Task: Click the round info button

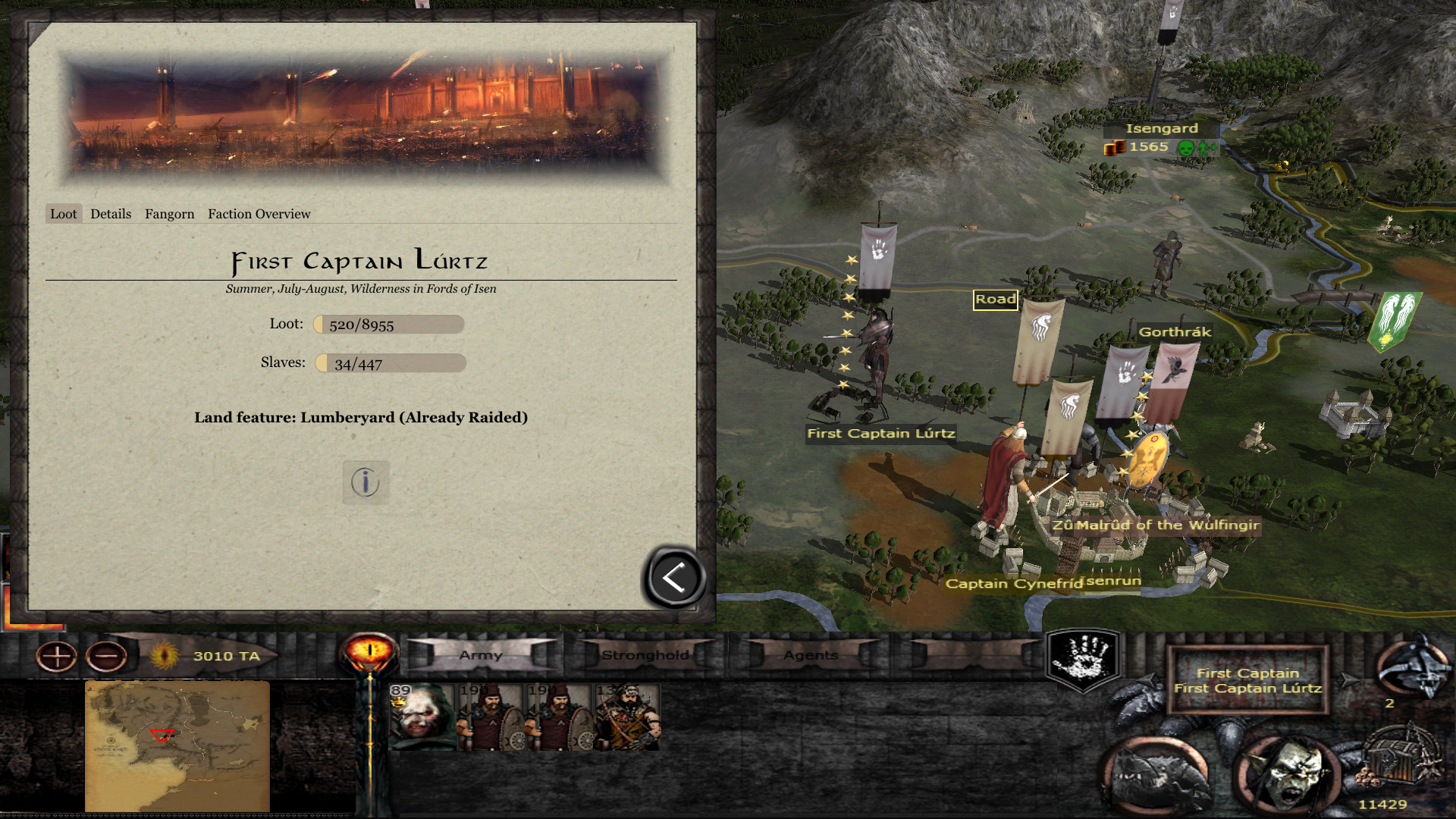Action: 366,482
